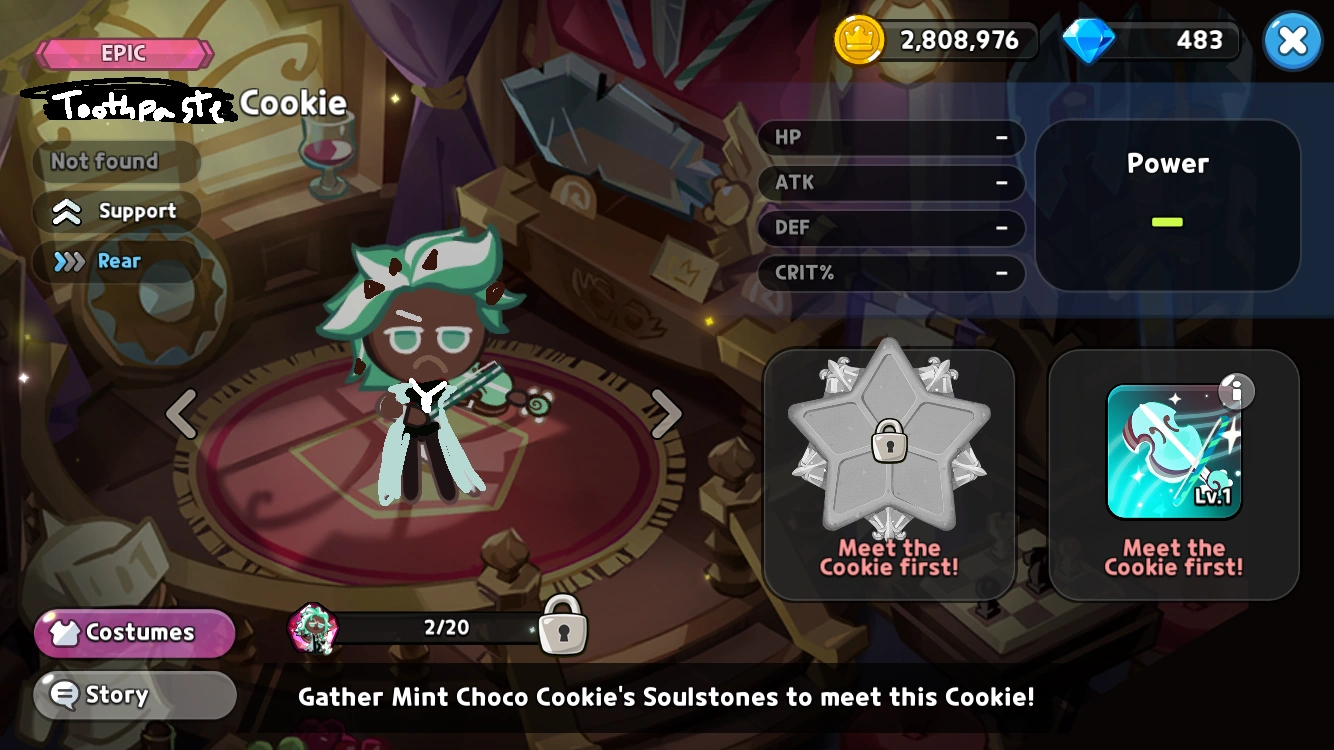The height and width of the screenshot is (750, 1334).
Task: Open the Costumes panel
Action: [x=133, y=632]
